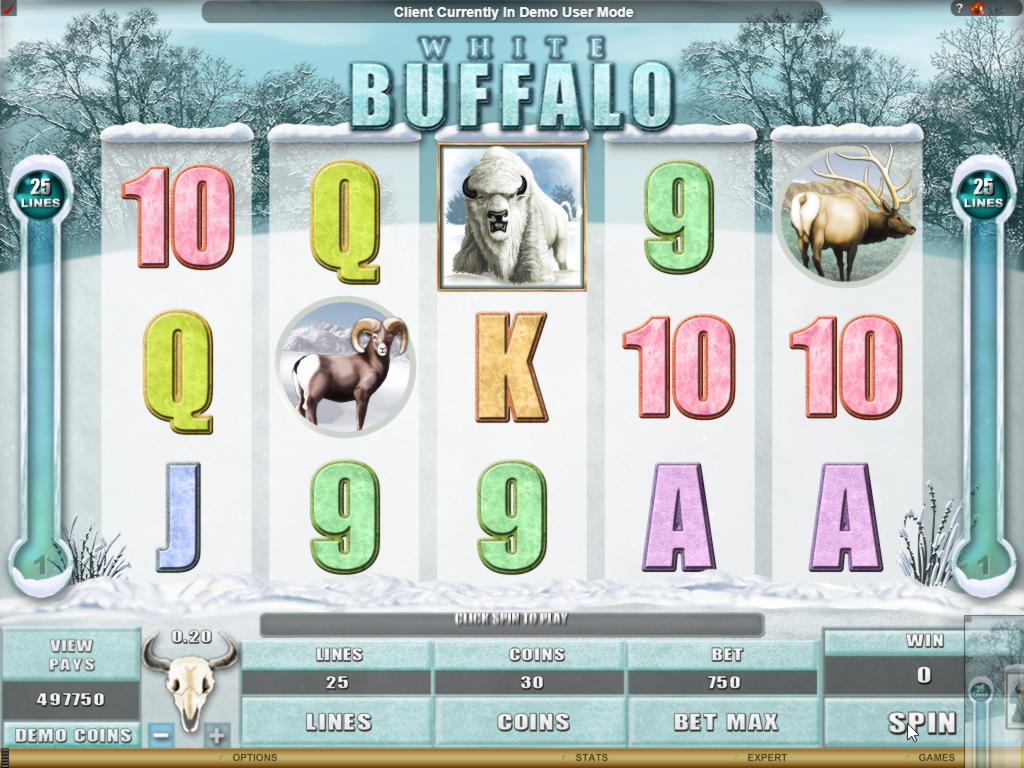Adjust active paylines with the LINES button

coord(339,722)
